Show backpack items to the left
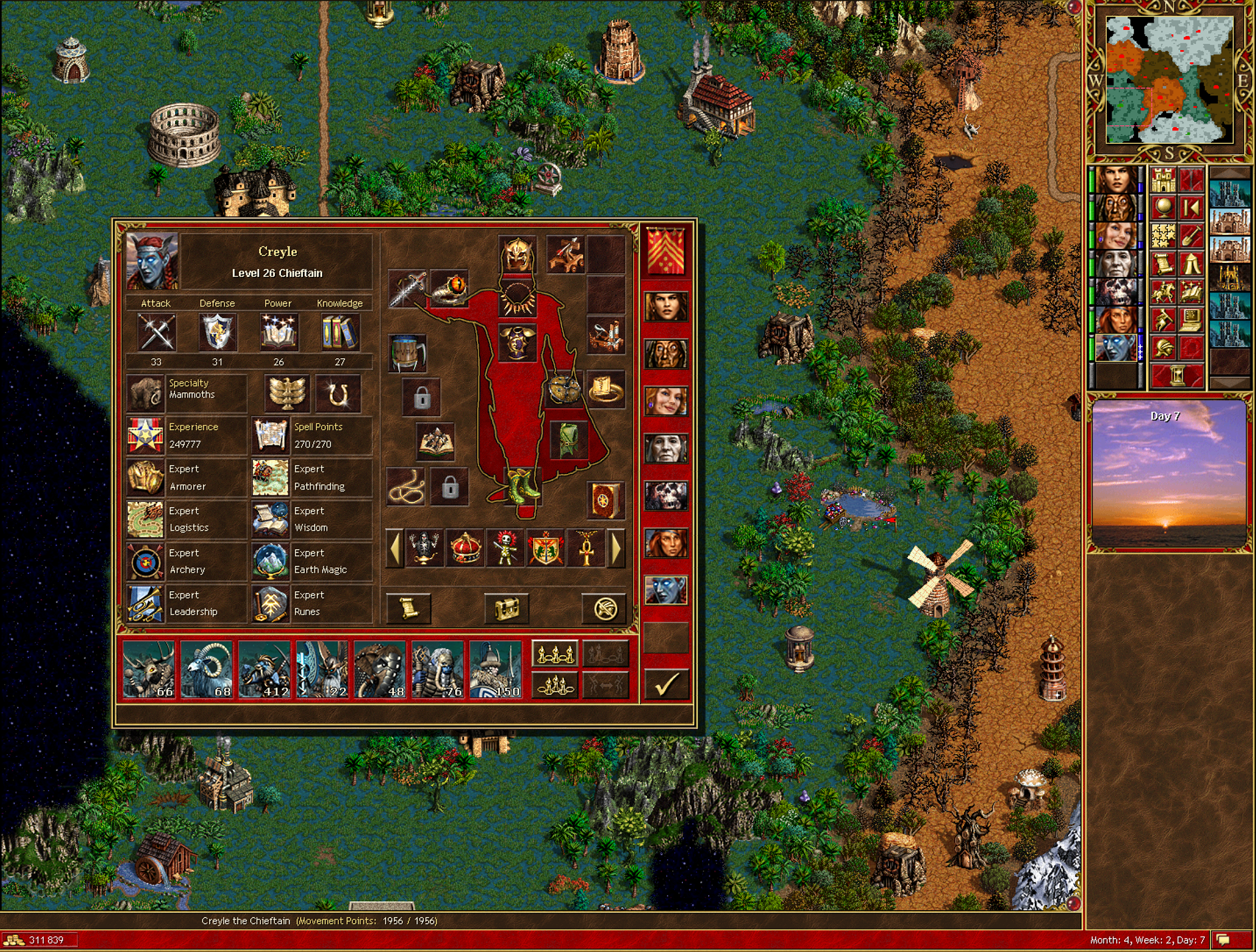This screenshot has height=952, width=1256. coord(395,549)
